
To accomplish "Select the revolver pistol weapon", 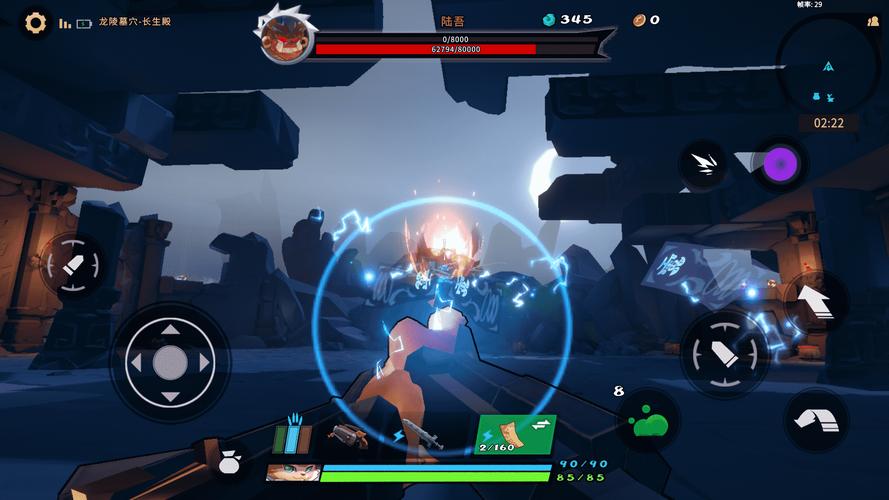I will coord(349,436).
